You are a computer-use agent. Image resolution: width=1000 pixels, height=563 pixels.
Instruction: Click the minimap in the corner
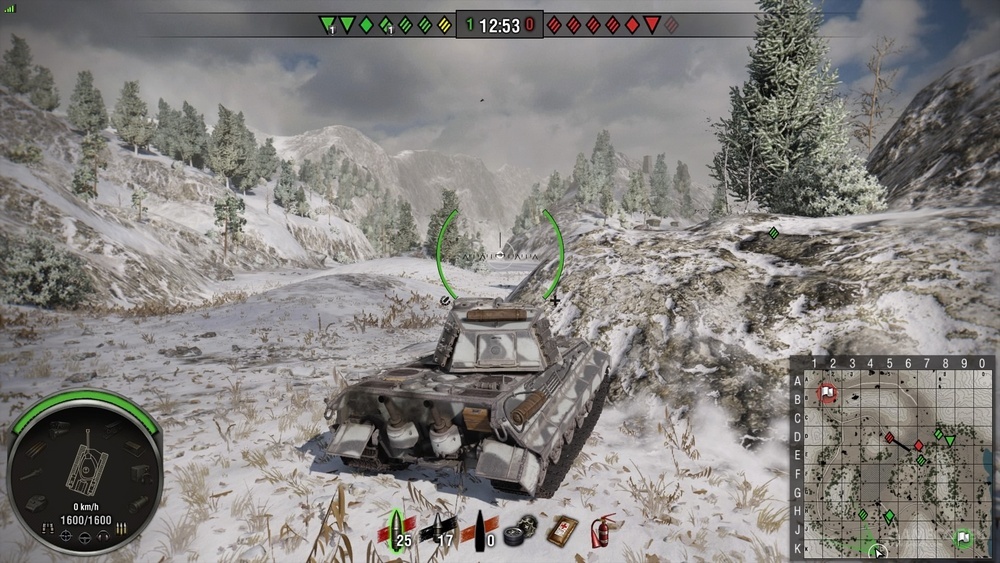pyautogui.click(x=892, y=457)
